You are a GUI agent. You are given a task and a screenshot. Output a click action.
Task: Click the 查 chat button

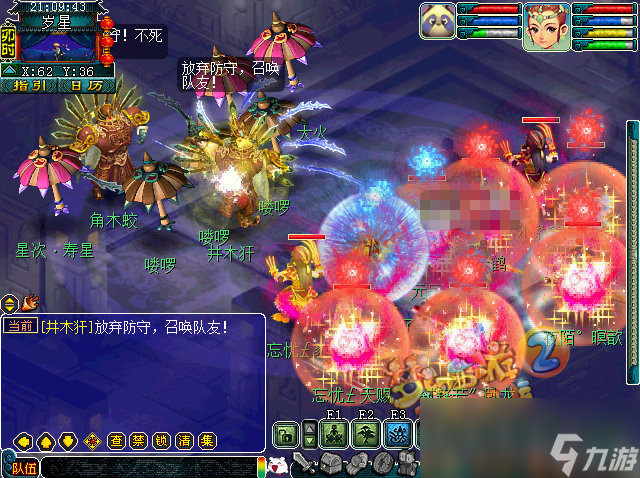click(x=116, y=440)
